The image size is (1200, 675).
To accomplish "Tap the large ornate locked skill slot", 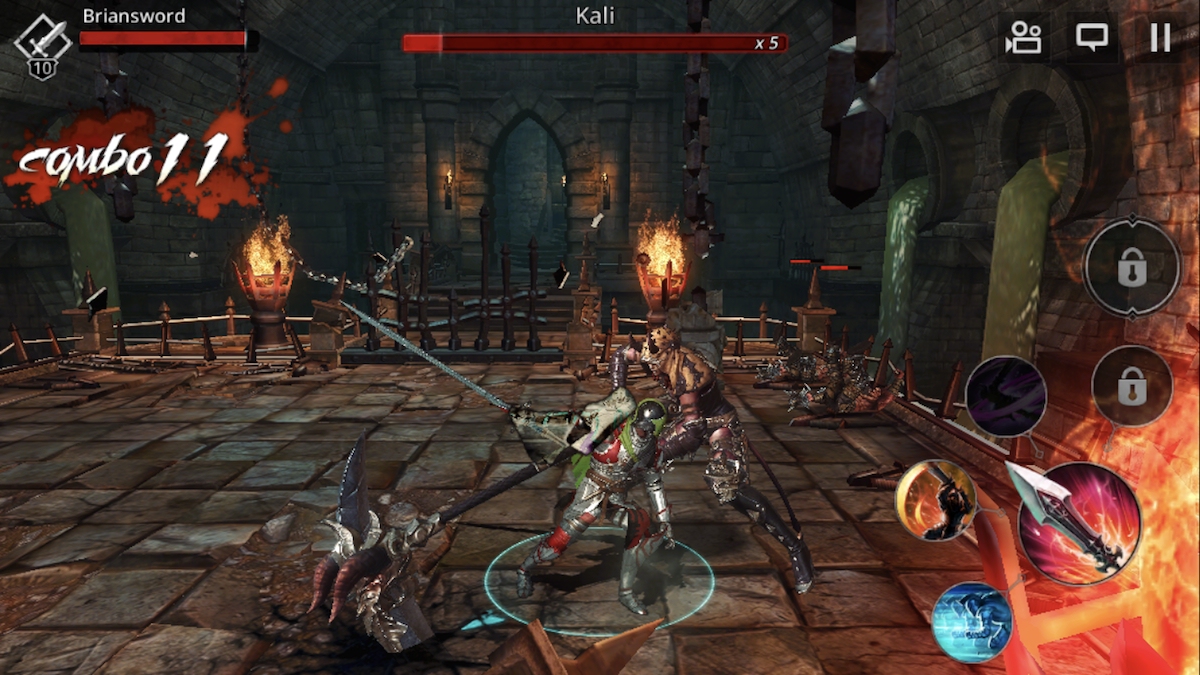I will tap(1132, 268).
